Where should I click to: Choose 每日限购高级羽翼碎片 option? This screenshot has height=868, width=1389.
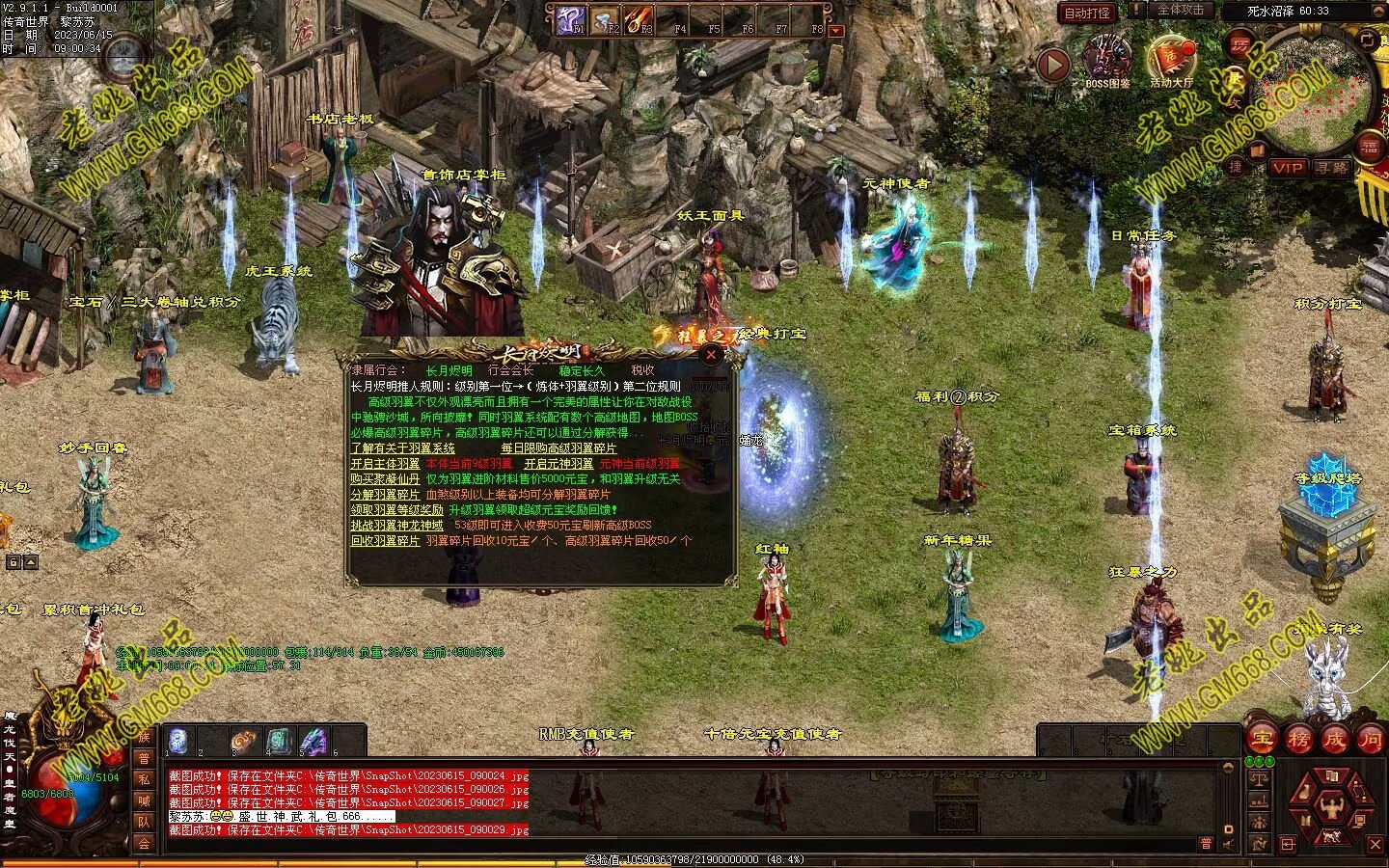[x=558, y=448]
